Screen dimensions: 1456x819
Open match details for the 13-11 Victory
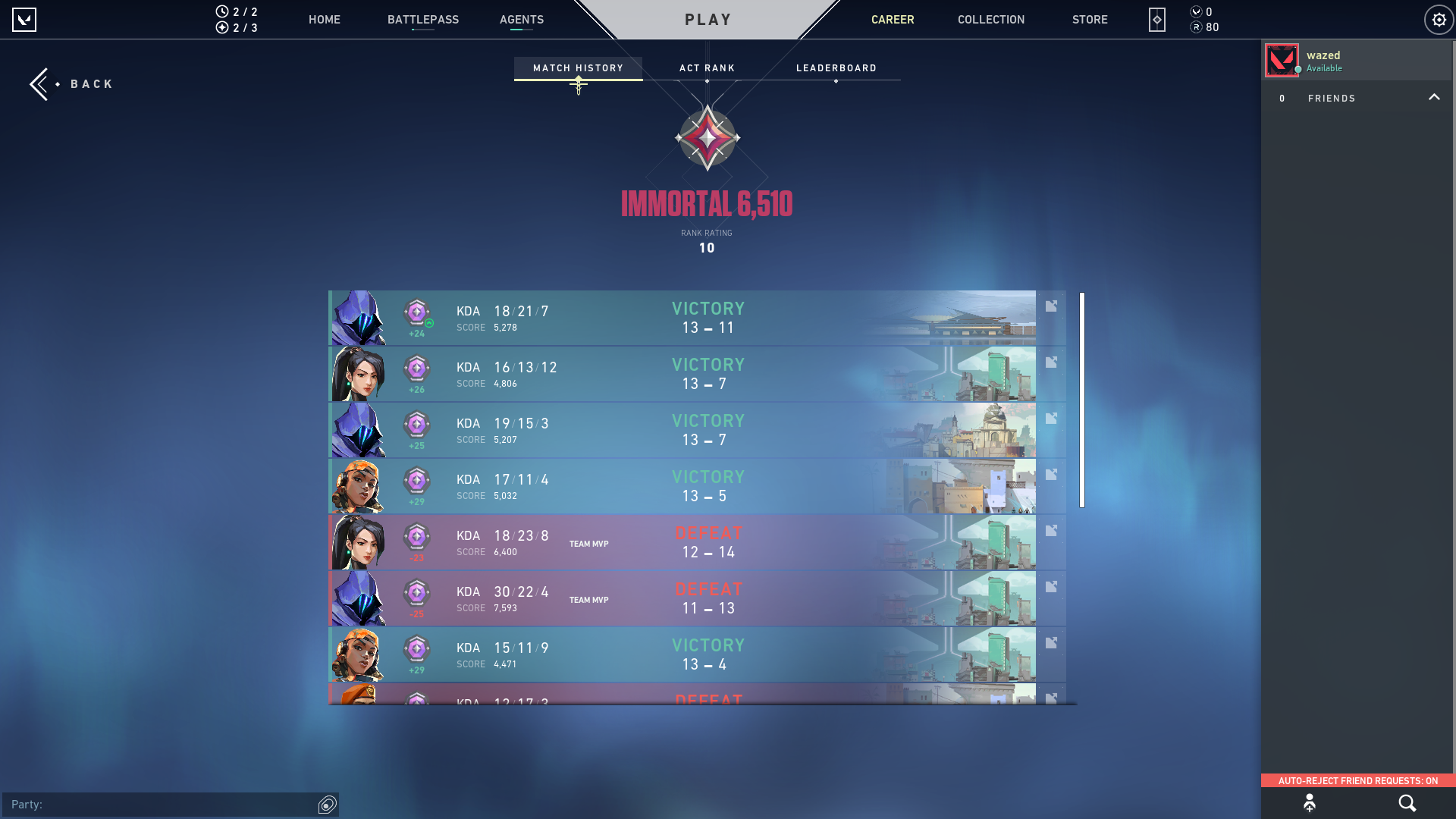(1051, 306)
